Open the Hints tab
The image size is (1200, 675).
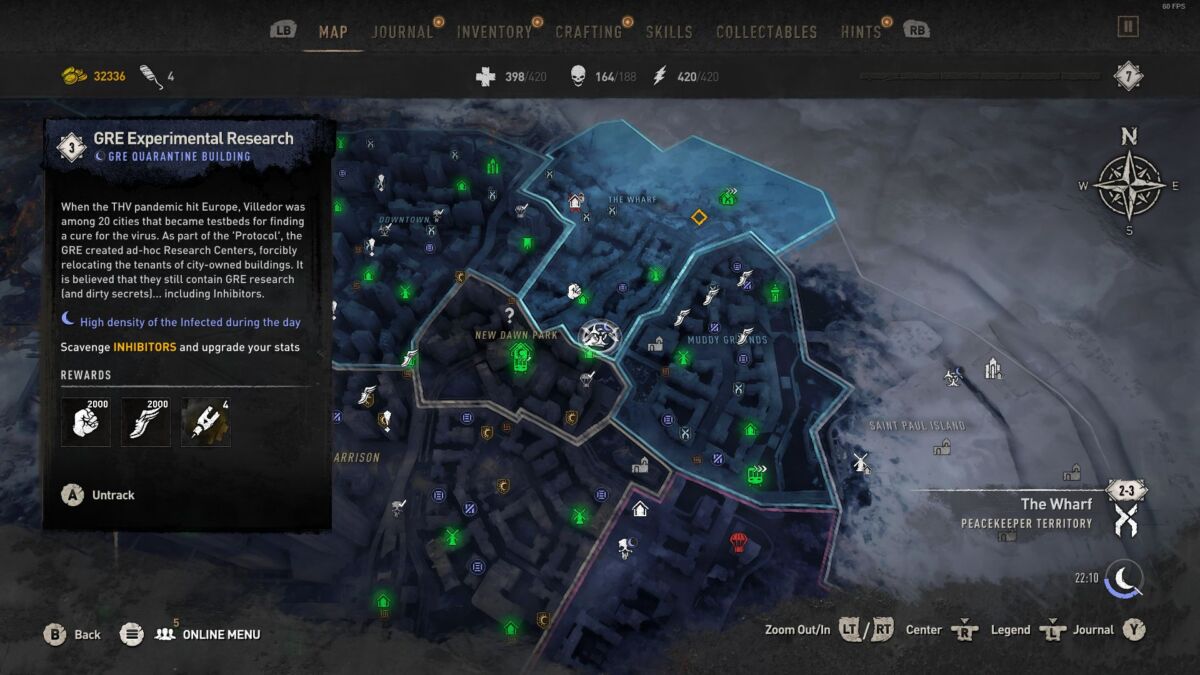(x=861, y=32)
